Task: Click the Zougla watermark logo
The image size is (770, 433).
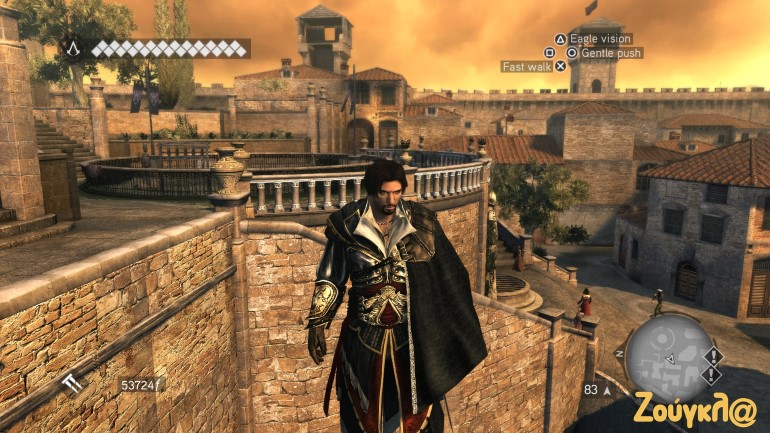Action: pyautogui.click(x=695, y=408)
